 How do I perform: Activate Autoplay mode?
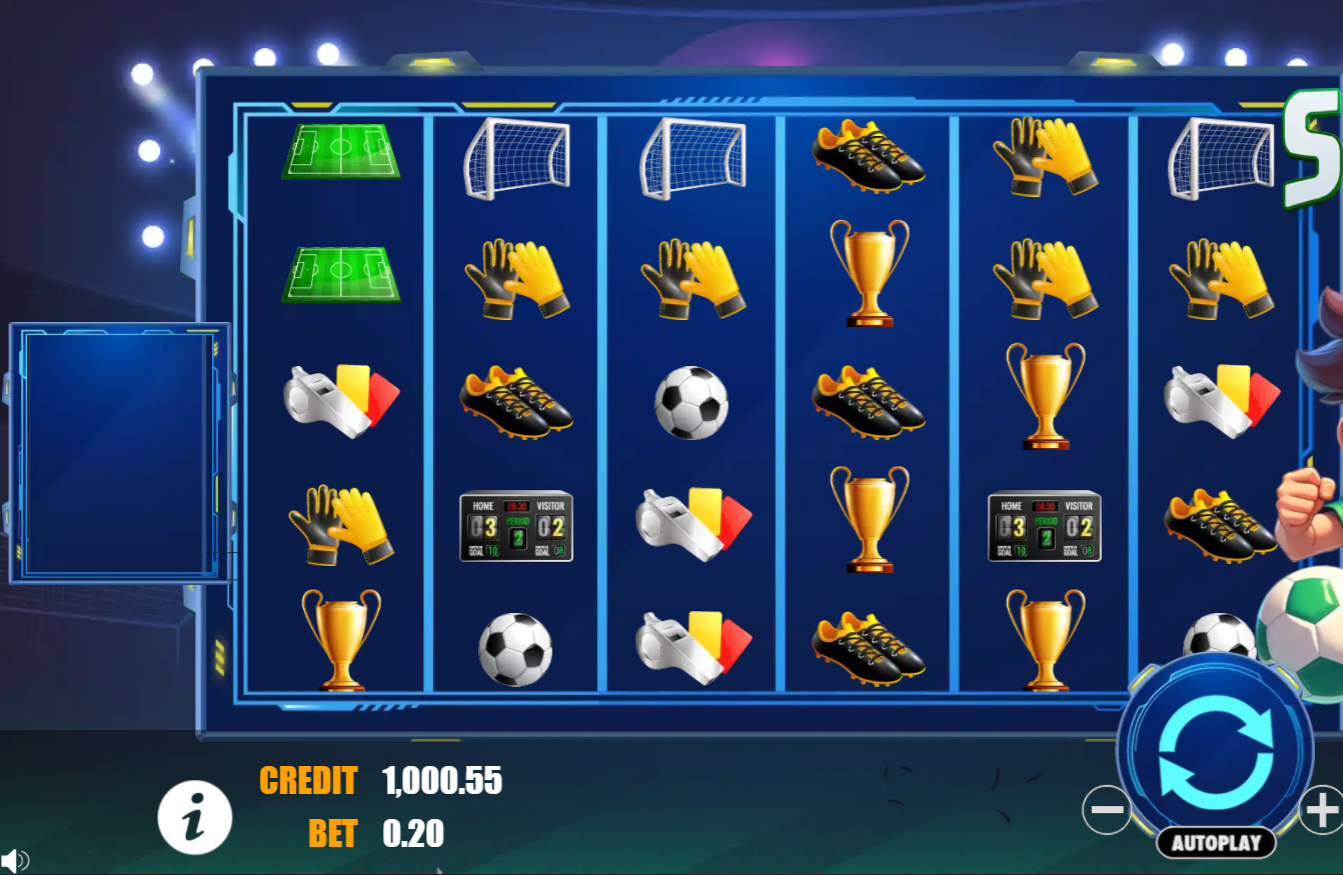pos(1216,843)
